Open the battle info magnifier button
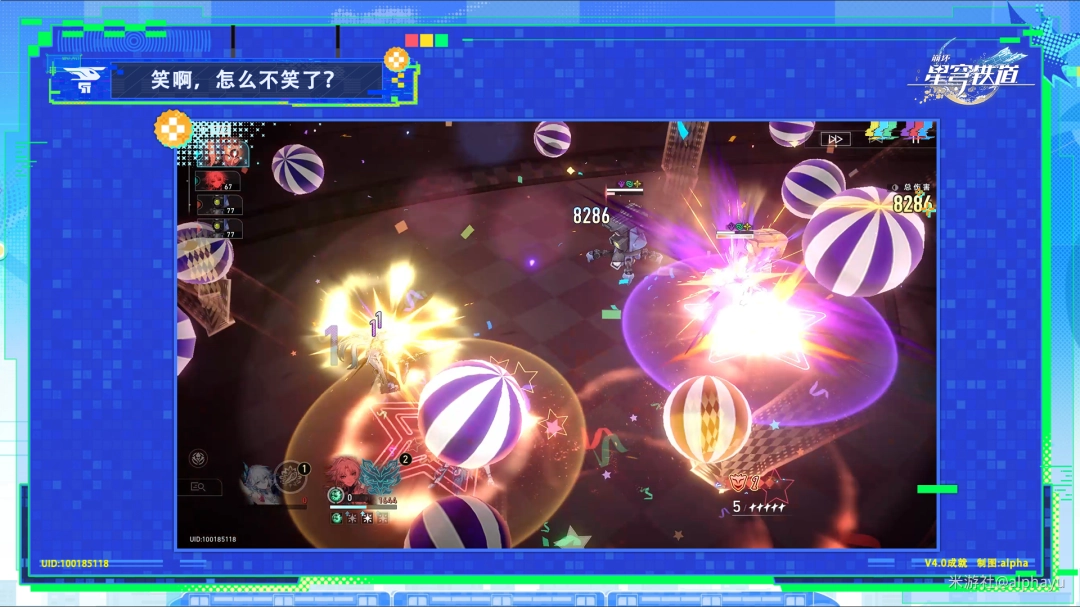1080x607 pixels. click(199, 487)
